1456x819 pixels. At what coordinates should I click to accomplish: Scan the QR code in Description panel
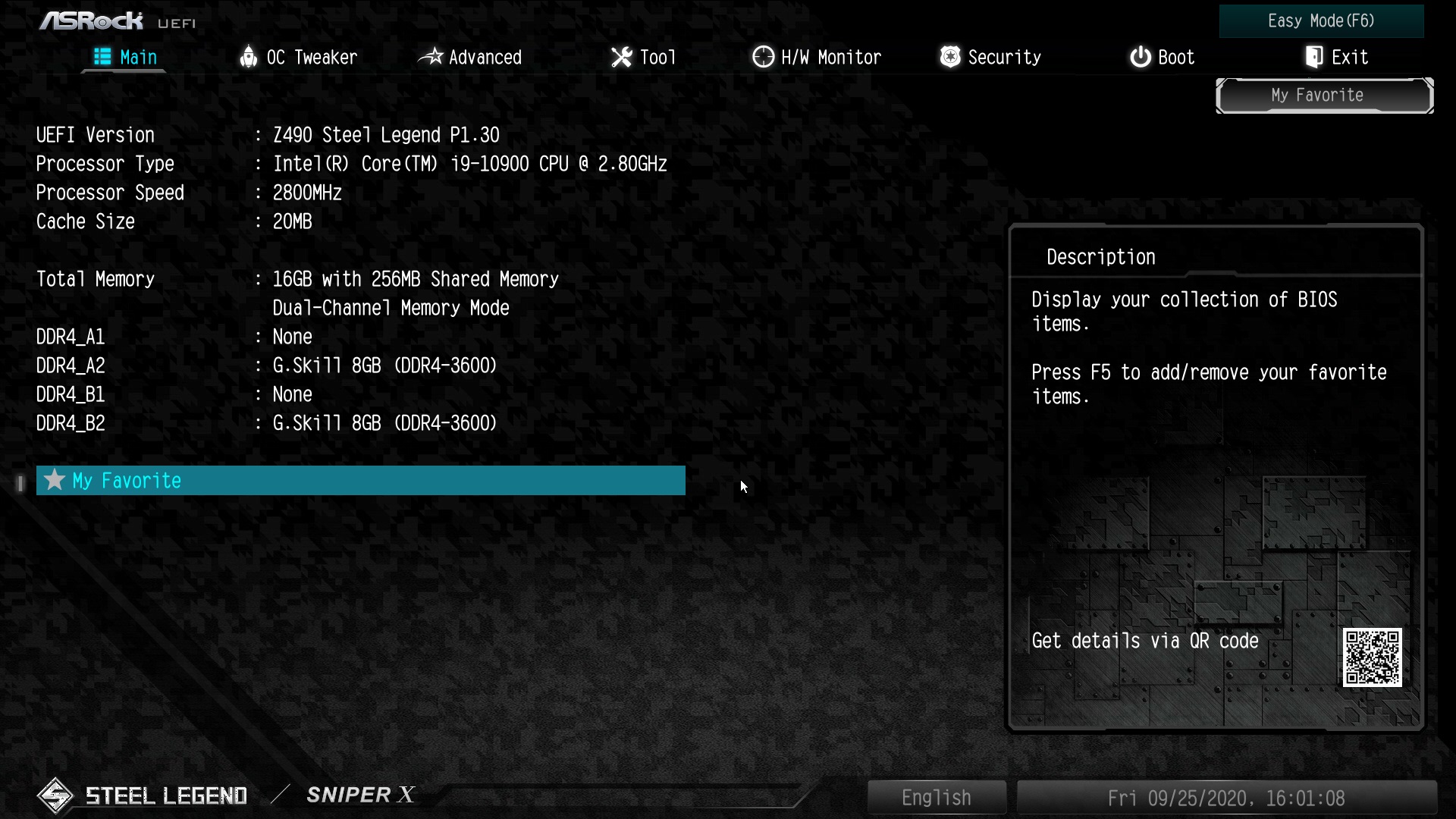(1373, 658)
